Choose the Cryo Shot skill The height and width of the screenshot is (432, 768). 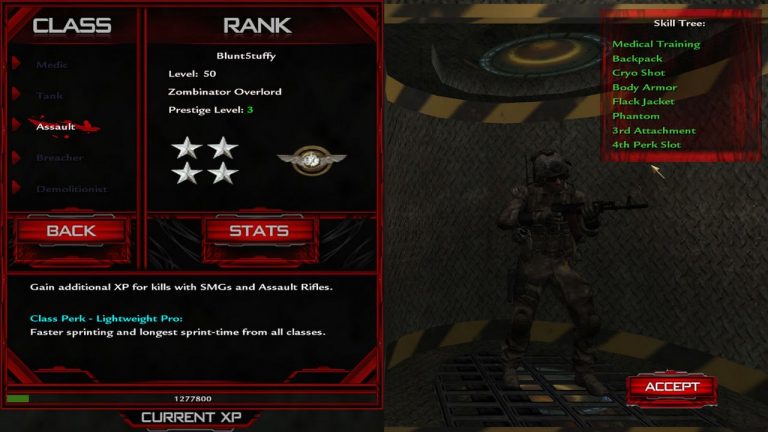[x=638, y=73]
